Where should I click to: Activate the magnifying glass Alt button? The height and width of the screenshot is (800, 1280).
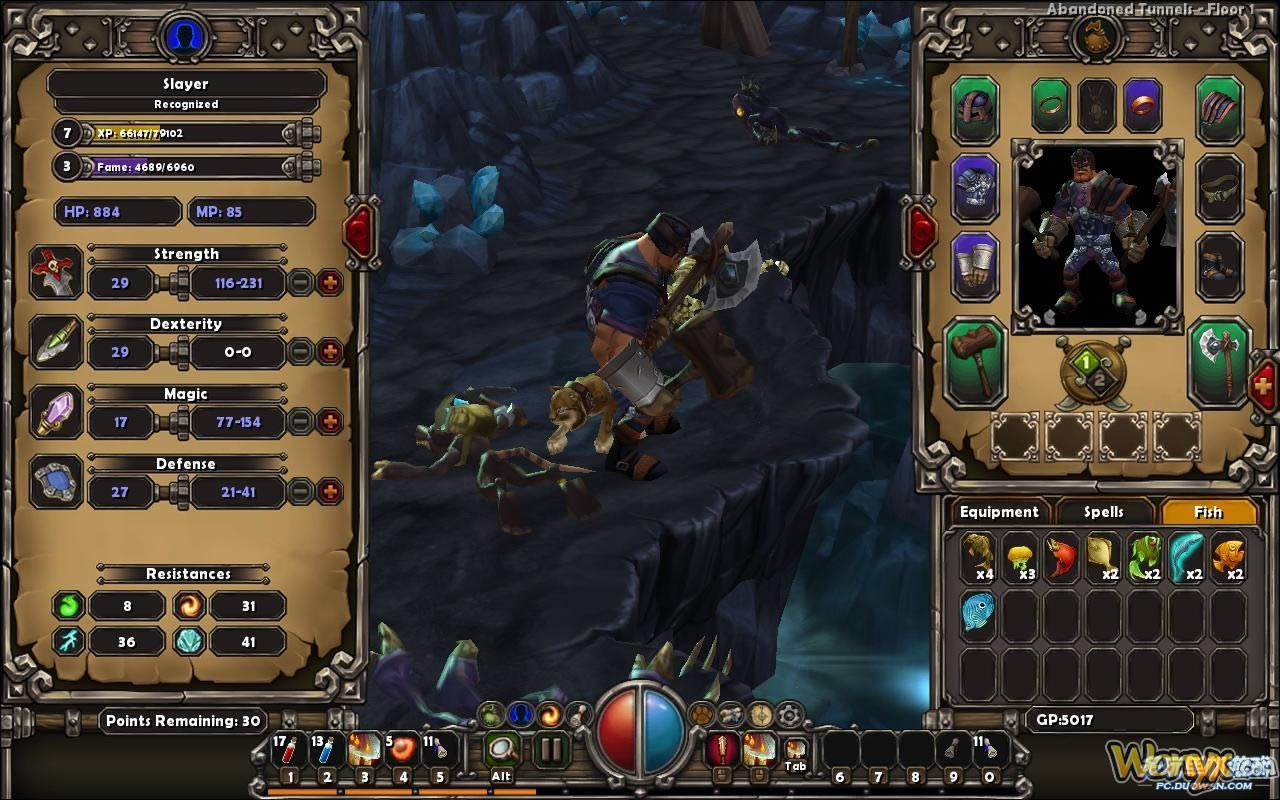pos(502,749)
